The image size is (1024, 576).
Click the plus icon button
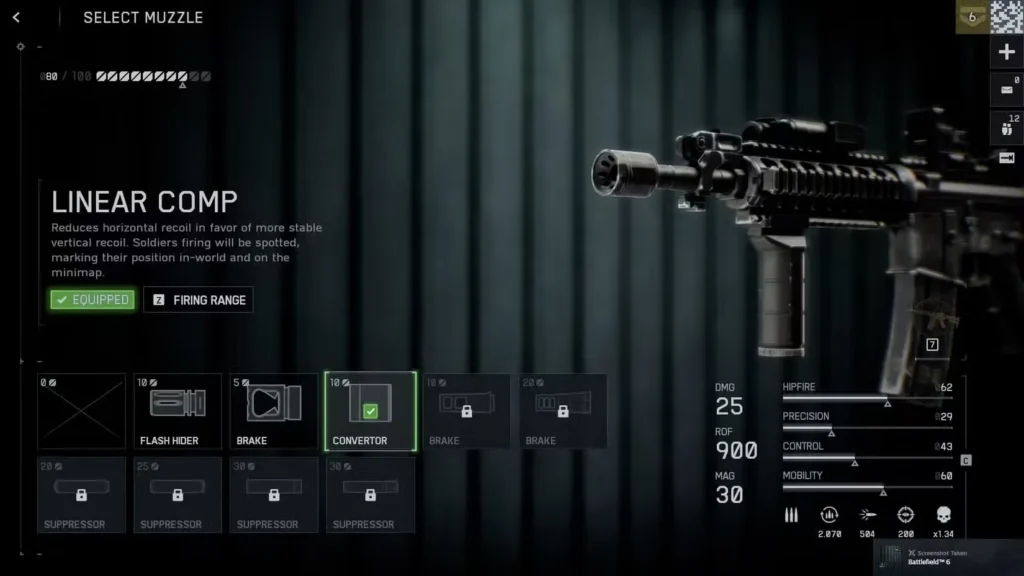coord(1007,52)
